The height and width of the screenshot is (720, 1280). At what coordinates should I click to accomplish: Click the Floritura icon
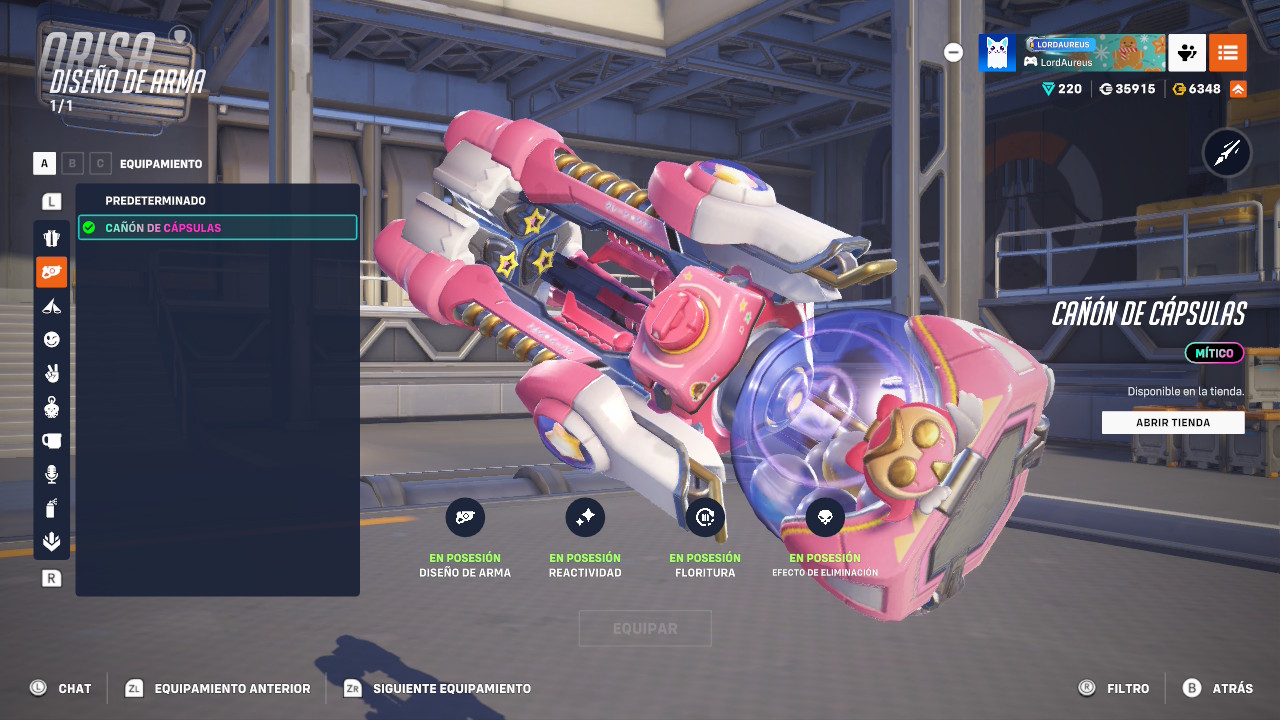pos(704,517)
